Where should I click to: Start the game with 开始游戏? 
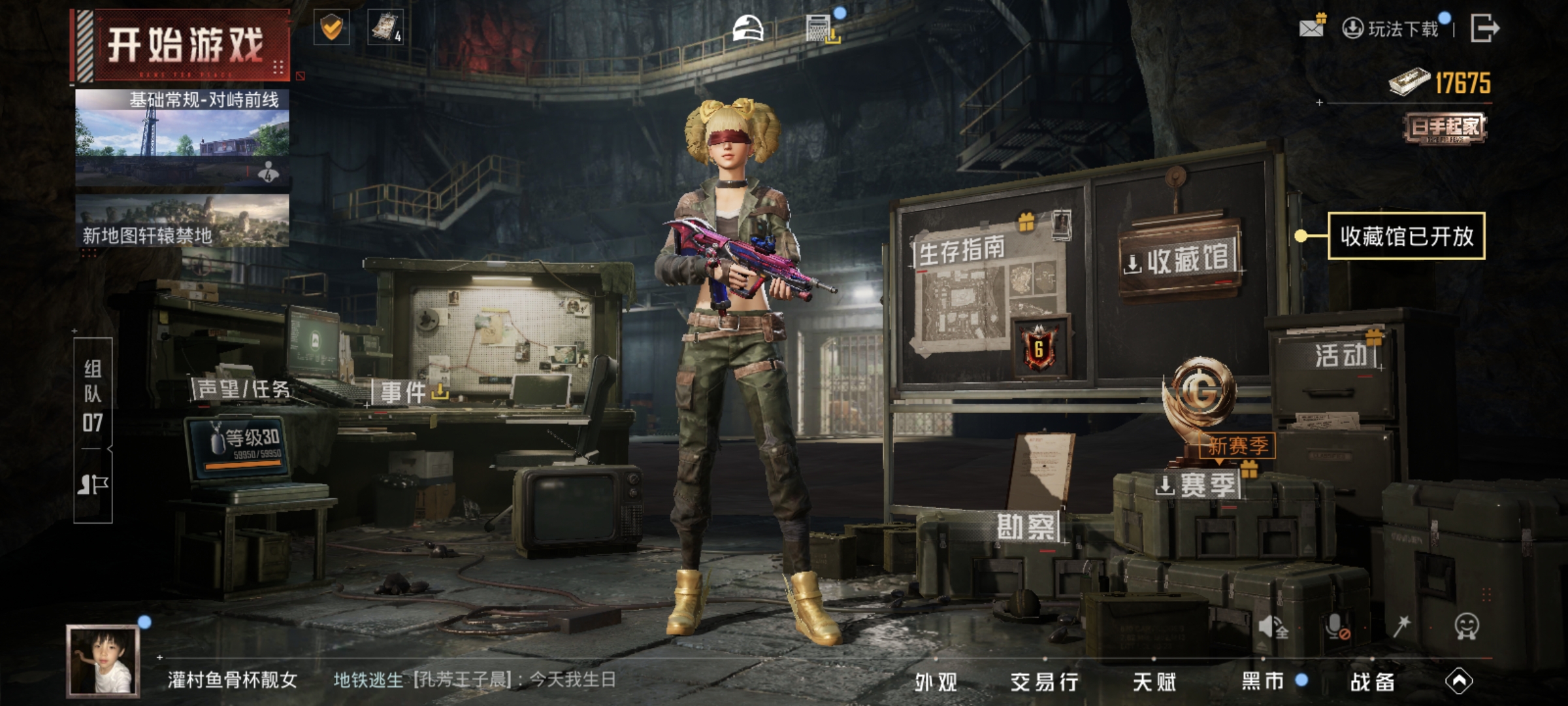(184, 44)
